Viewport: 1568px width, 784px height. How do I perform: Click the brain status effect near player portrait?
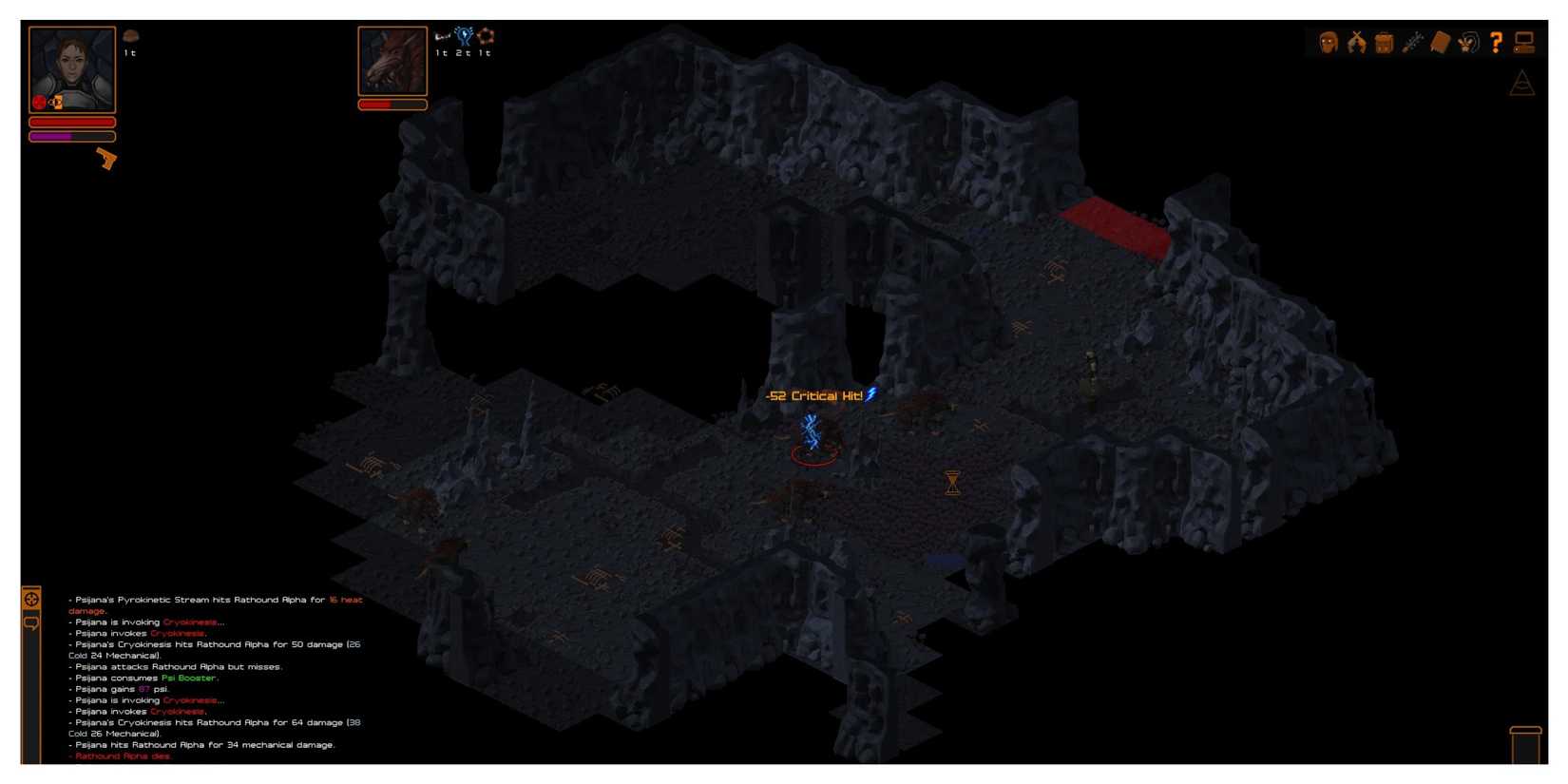[130, 35]
